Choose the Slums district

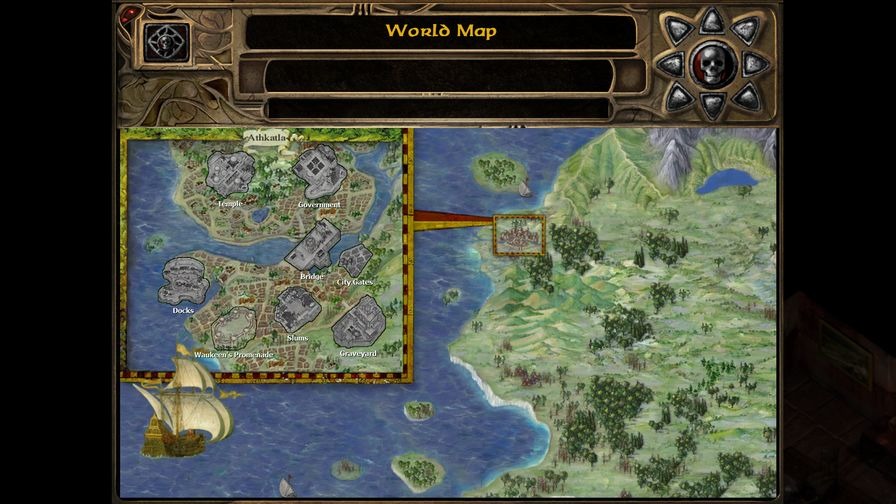click(297, 310)
